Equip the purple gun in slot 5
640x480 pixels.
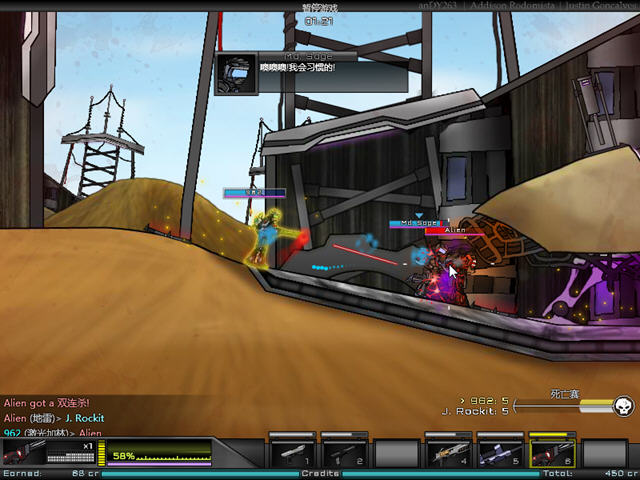pyautogui.click(x=500, y=451)
